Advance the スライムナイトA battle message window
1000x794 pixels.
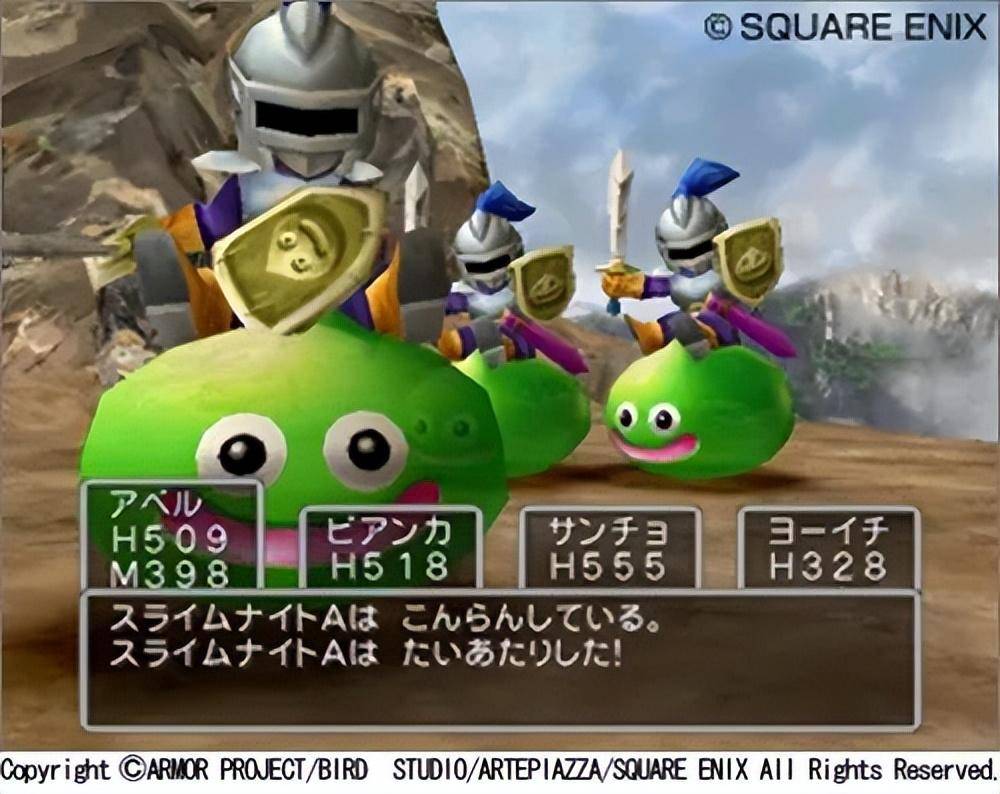[499, 659]
